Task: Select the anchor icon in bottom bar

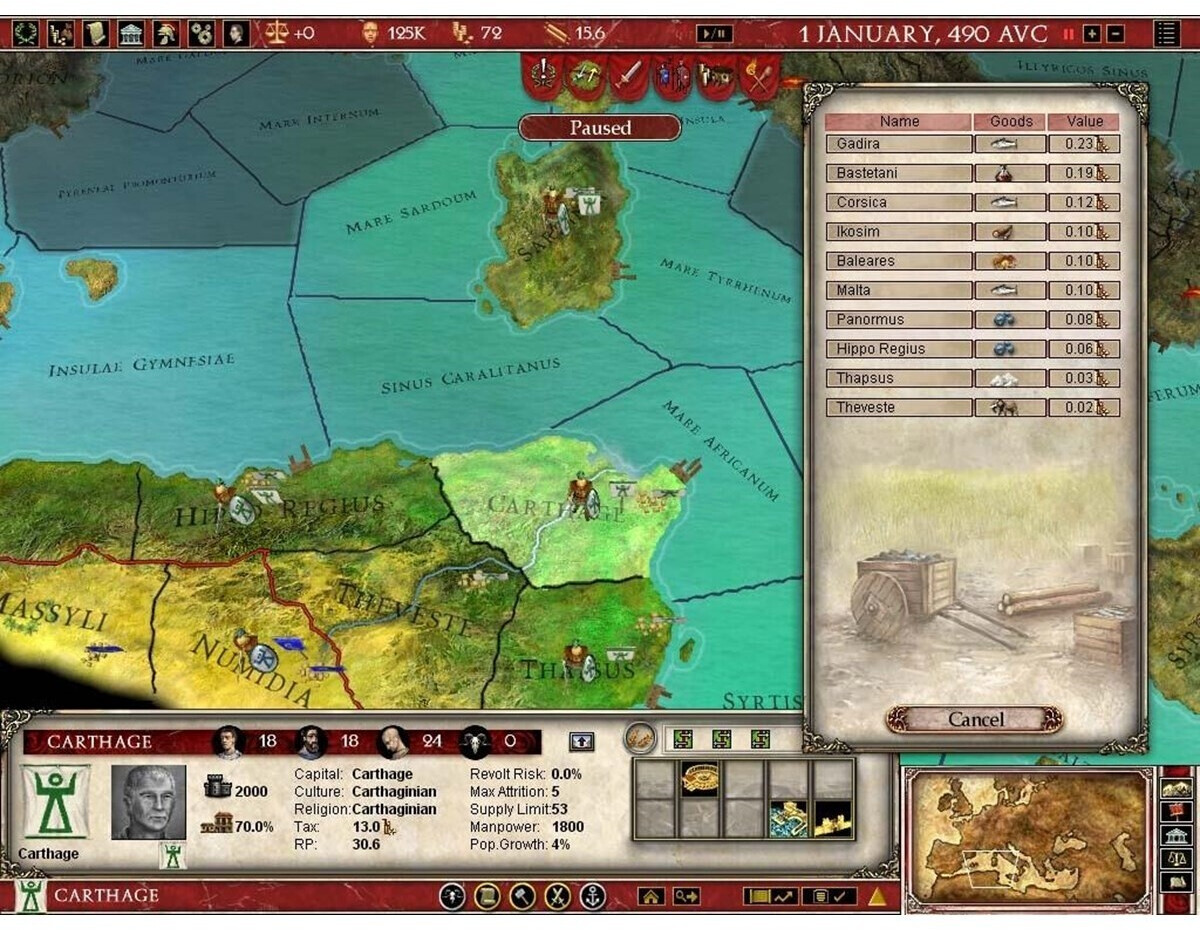Action: [593, 896]
